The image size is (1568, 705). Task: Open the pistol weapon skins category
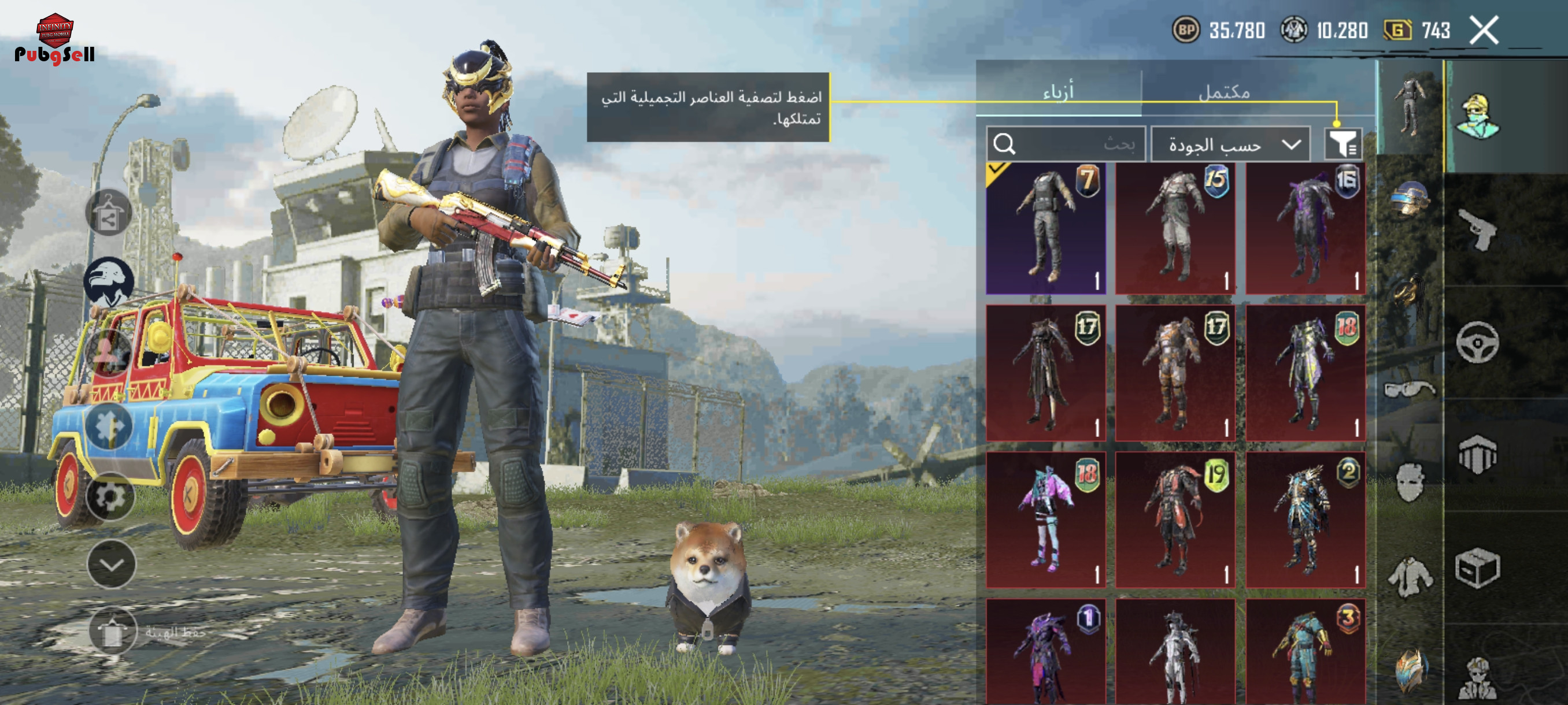tap(1478, 229)
